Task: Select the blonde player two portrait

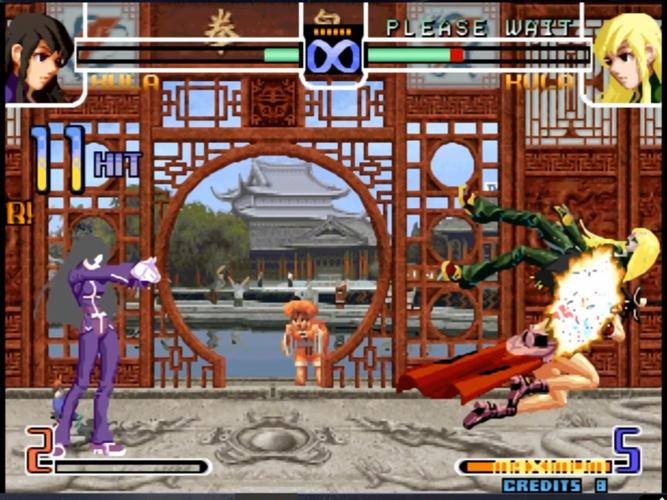Action: click(627, 56)
